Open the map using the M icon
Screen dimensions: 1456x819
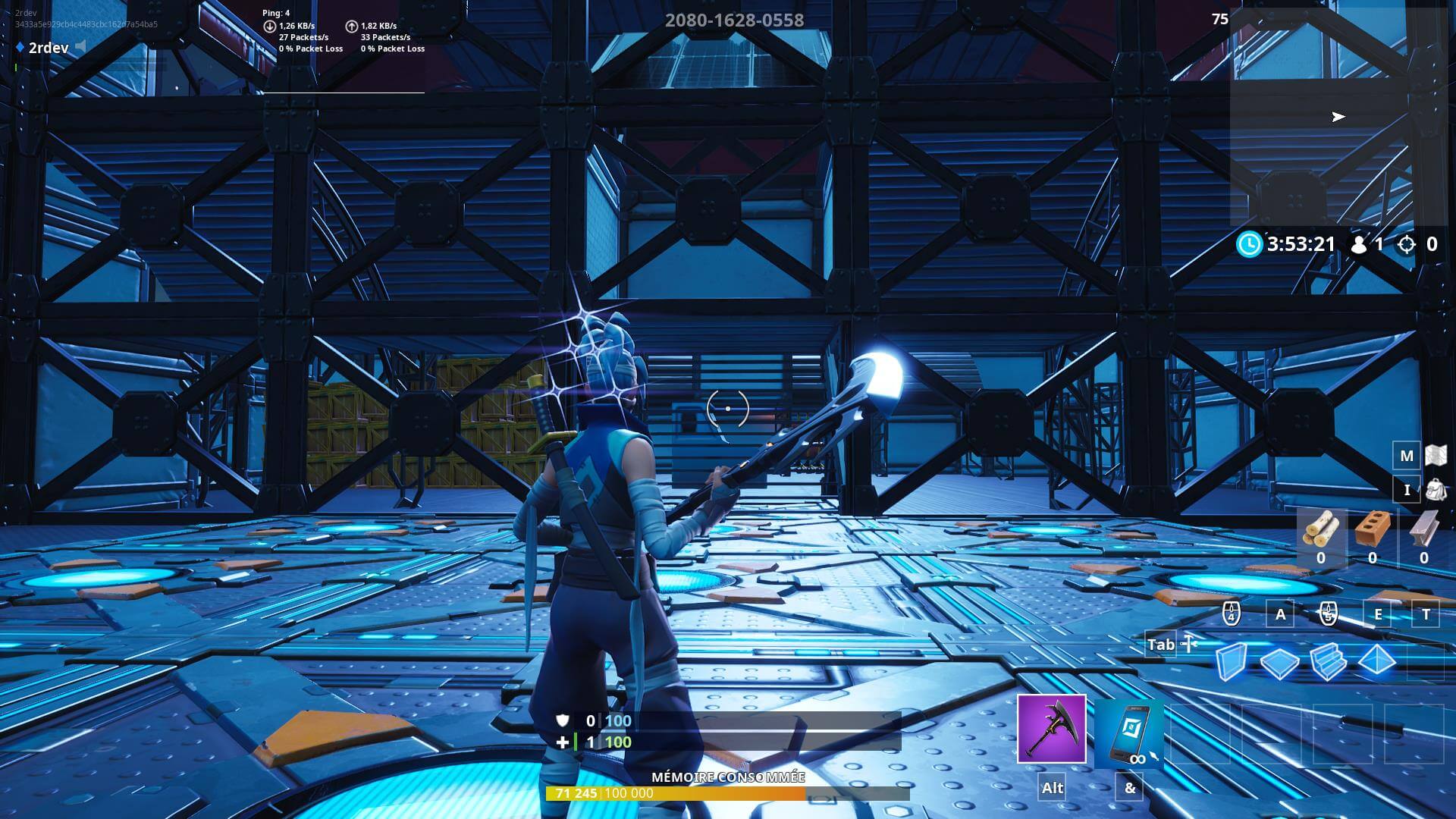click(x=1407, y=457)
